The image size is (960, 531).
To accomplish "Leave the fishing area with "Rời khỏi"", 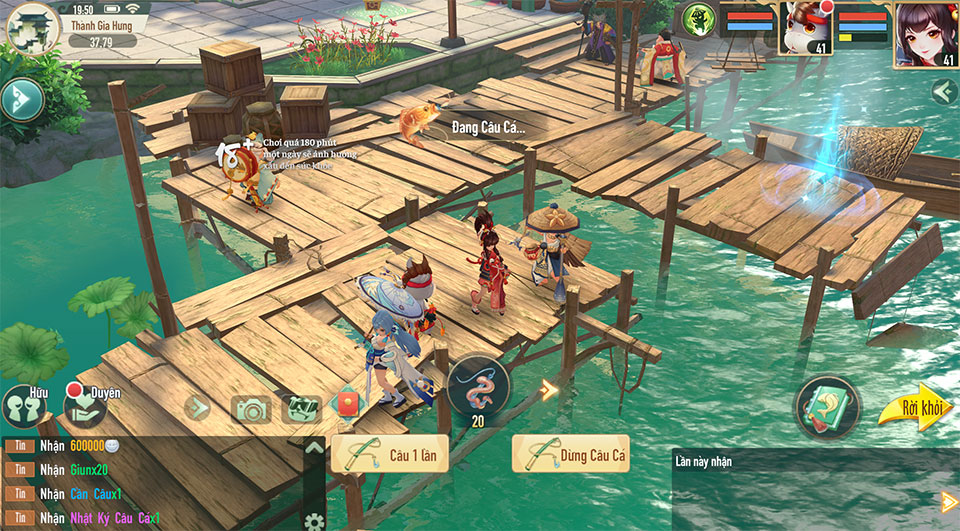I will coord(913,408).
